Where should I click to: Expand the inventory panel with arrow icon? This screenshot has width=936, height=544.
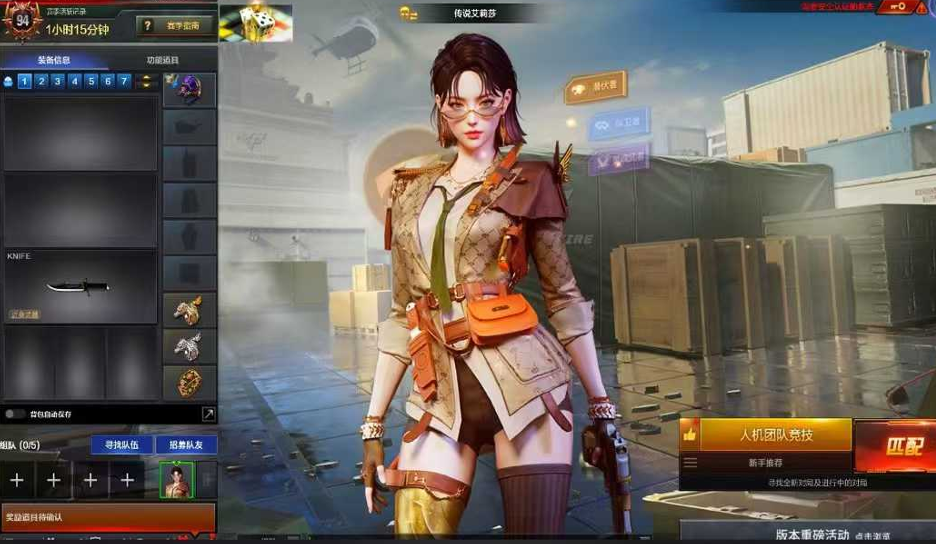coord(208,413)
